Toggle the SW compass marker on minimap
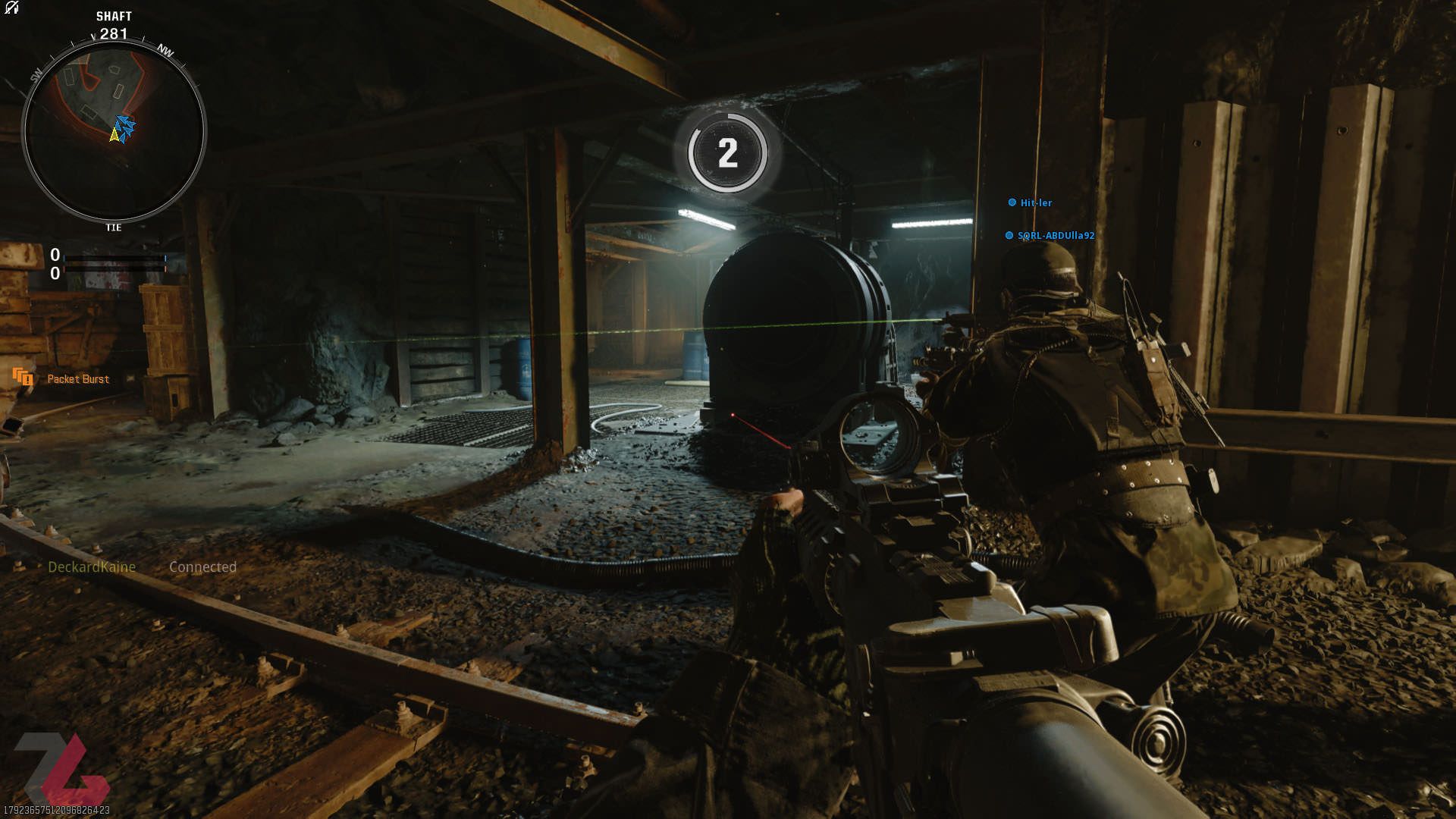 (36, 76)
